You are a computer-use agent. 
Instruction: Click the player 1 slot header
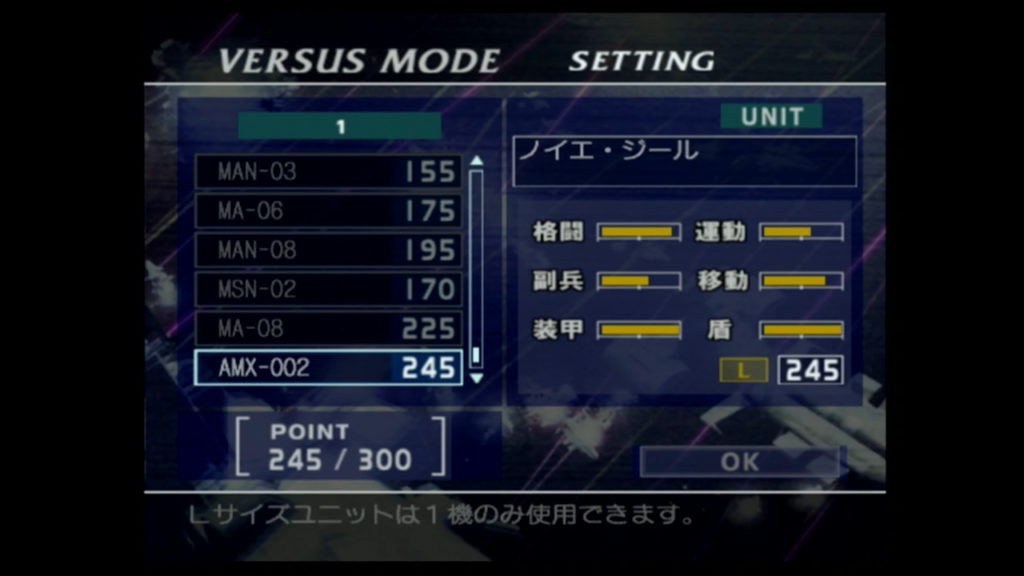pyautogui.click(x=340, y=127)
